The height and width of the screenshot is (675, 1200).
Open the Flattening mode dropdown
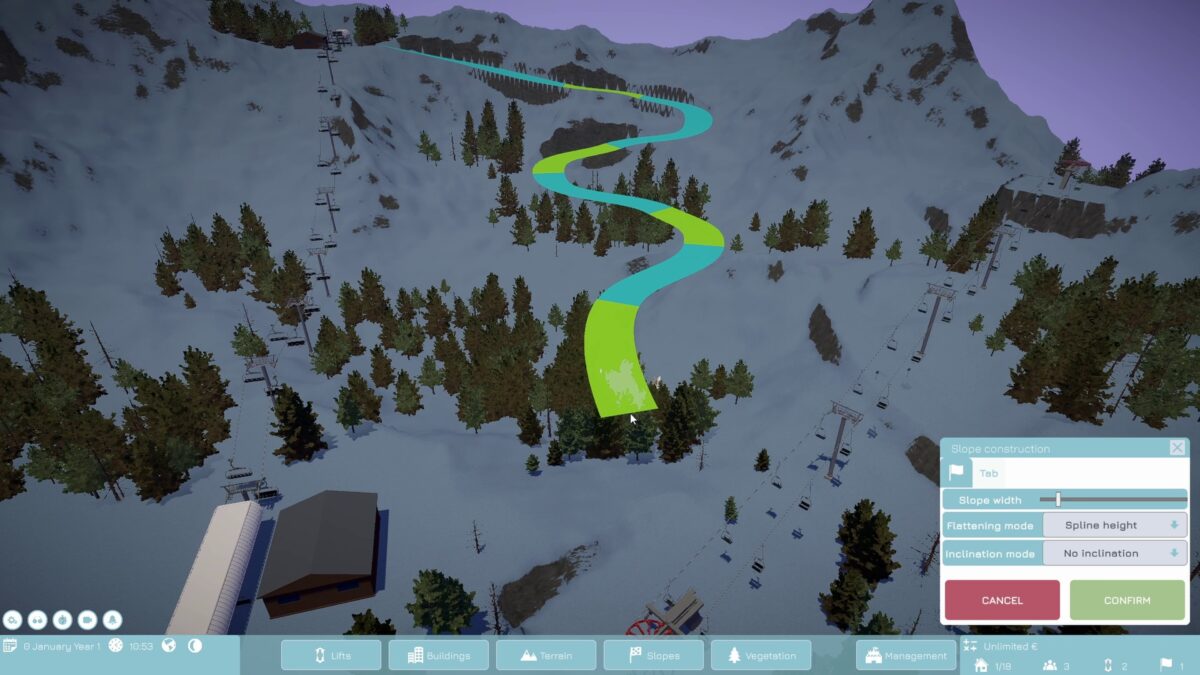1115,525
